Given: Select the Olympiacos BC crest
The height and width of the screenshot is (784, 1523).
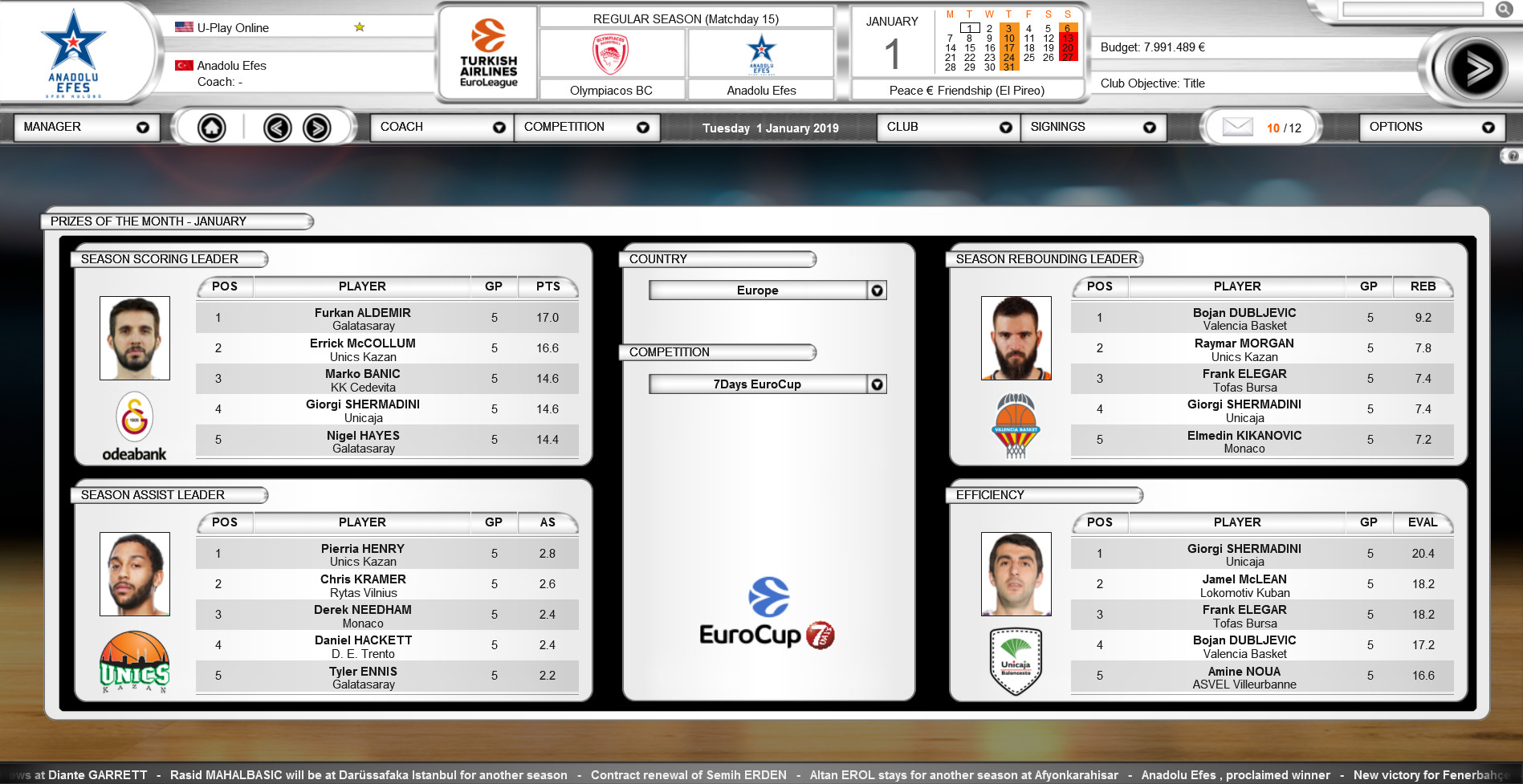Looking at the screenshot, I should (x=610, y=52).
